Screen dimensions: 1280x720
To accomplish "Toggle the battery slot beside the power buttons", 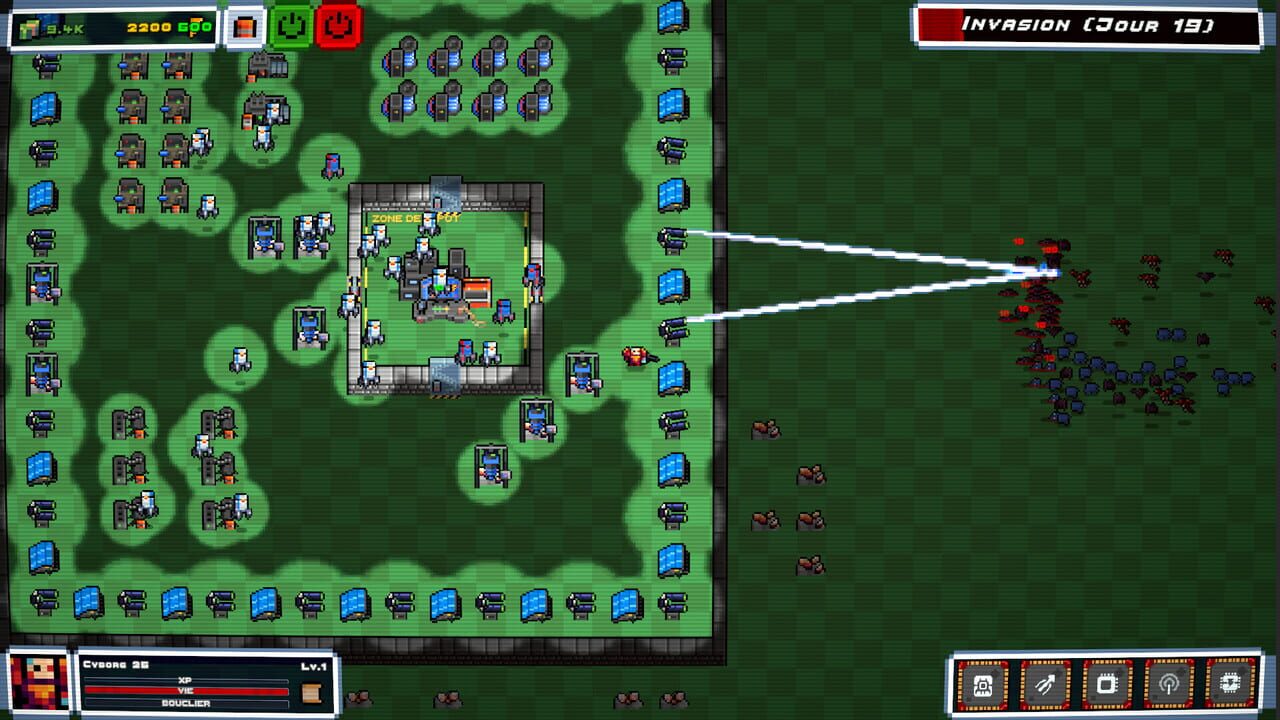I will tap(244, 27).
